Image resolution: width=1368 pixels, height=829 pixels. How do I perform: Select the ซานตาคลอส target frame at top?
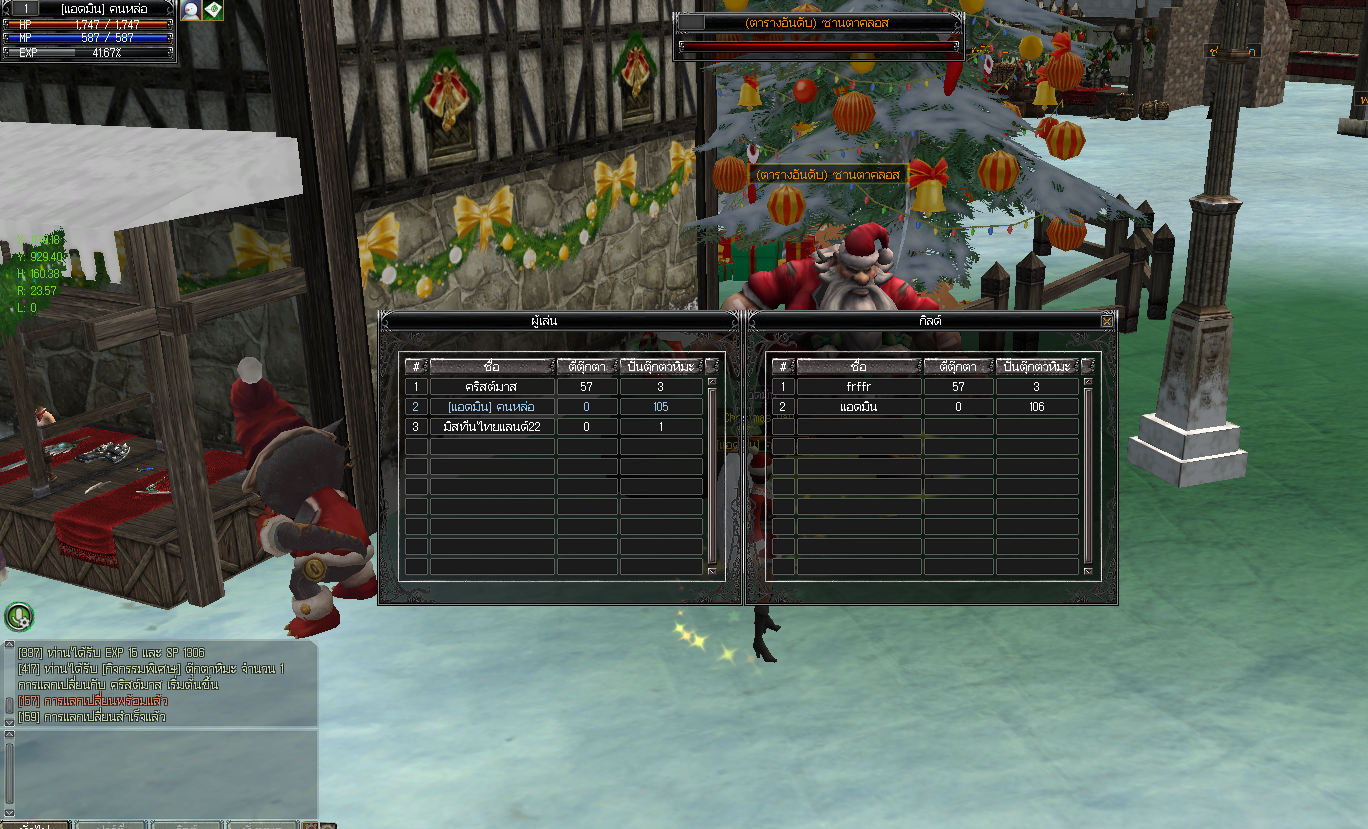point(817,22)
